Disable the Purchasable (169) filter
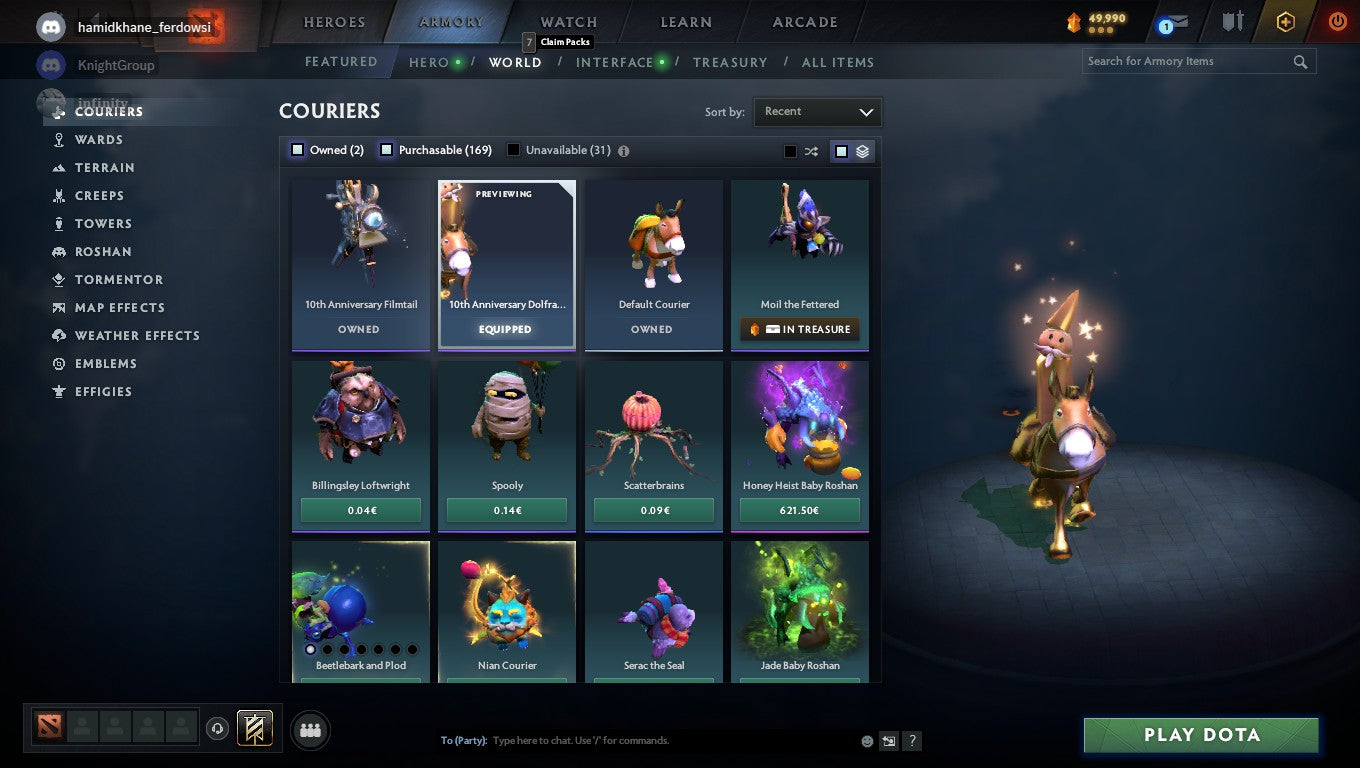 coord(386,149)
